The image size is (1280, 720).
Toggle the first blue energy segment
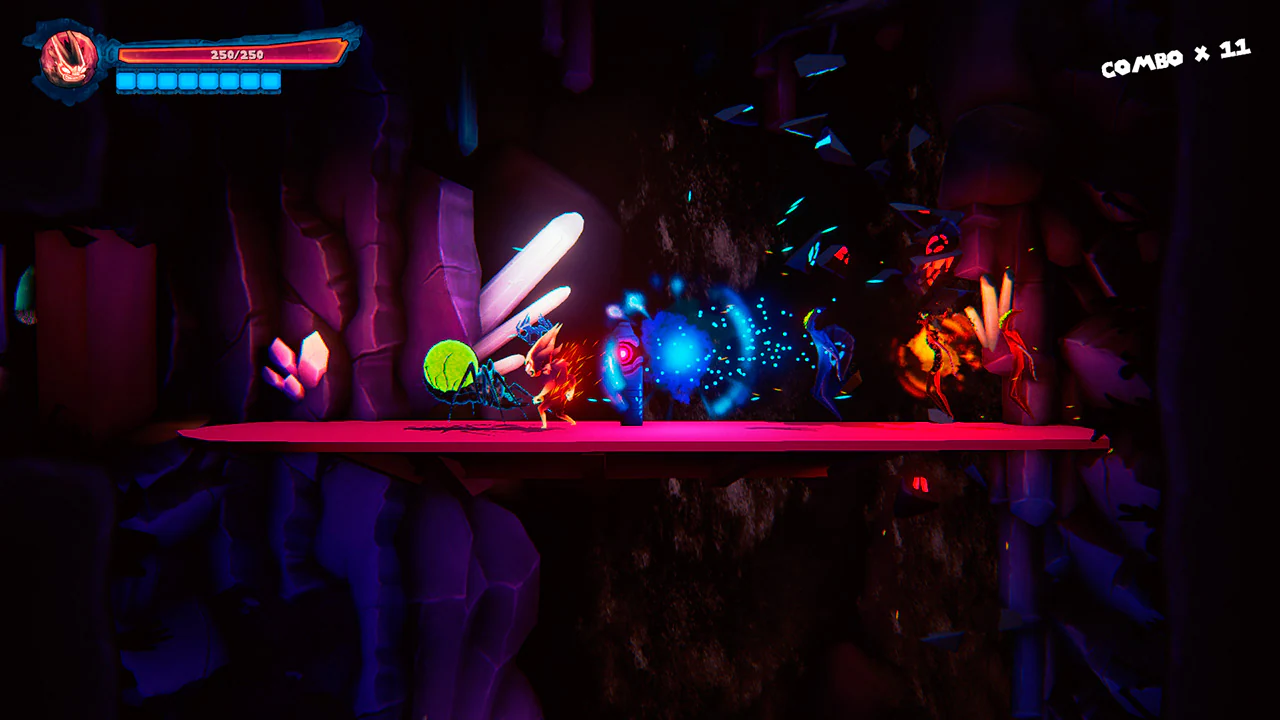coord(128,82)
